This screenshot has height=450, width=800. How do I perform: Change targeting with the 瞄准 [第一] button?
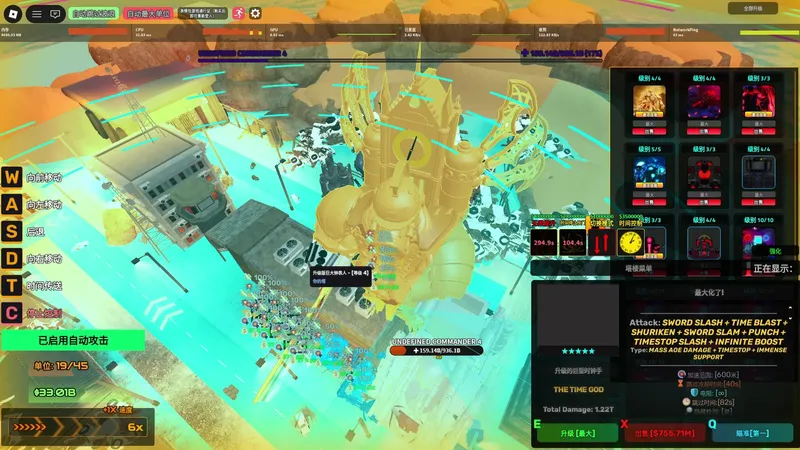(x=753, y=434)
